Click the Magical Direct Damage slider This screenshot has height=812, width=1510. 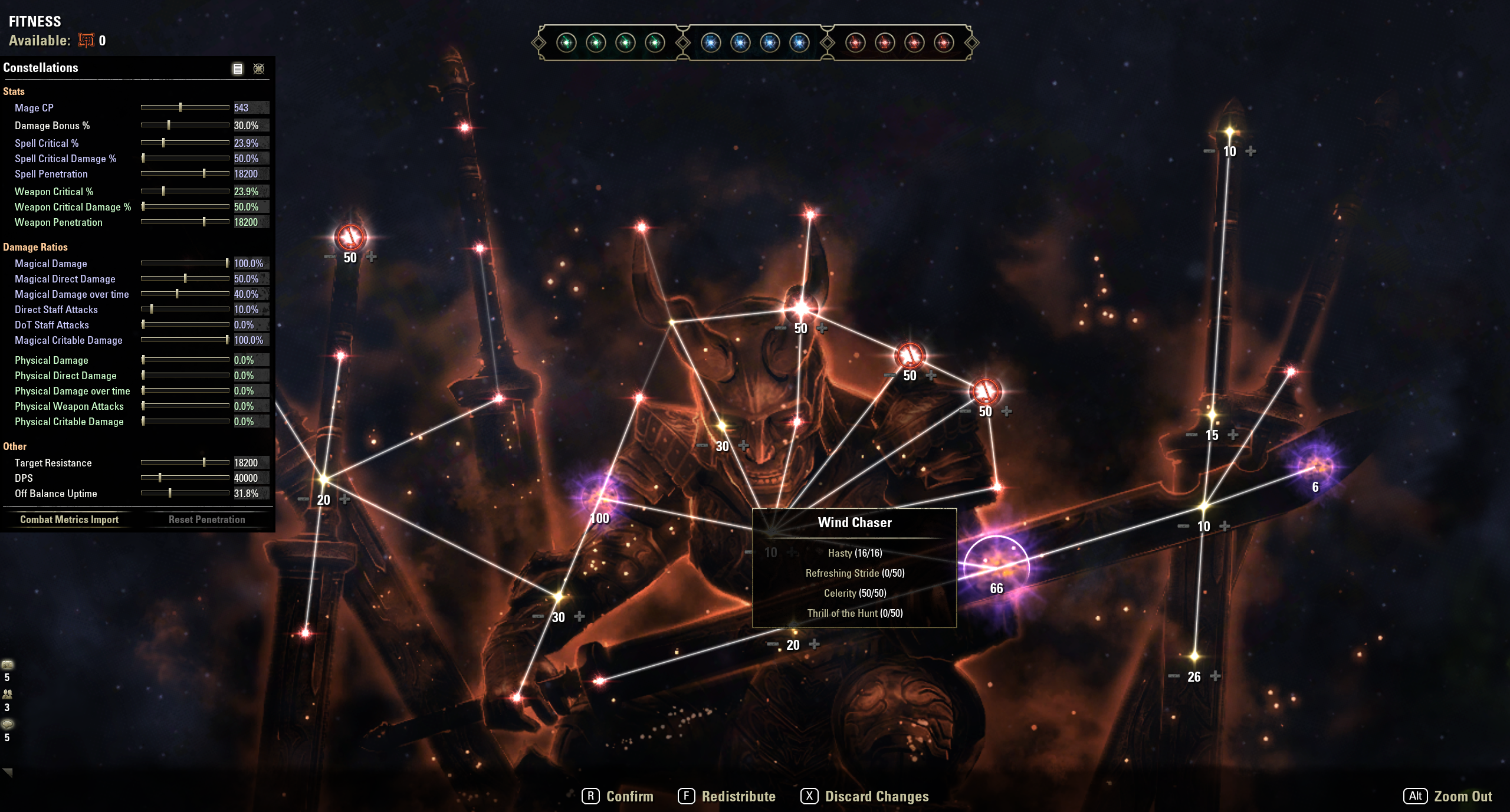[x=185, y=278]
